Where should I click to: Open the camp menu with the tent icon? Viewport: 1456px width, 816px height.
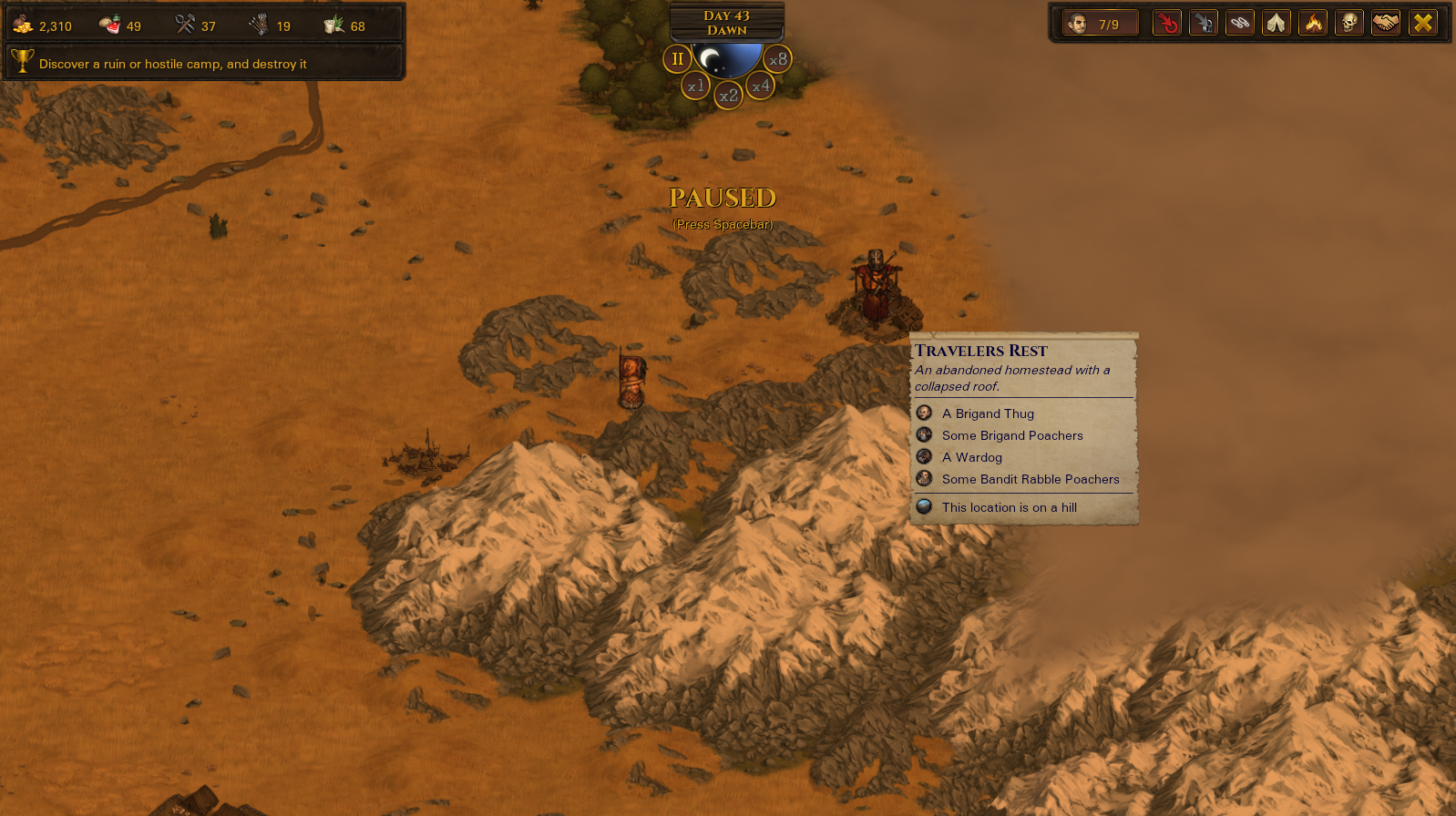click(x=1277, y=23)
